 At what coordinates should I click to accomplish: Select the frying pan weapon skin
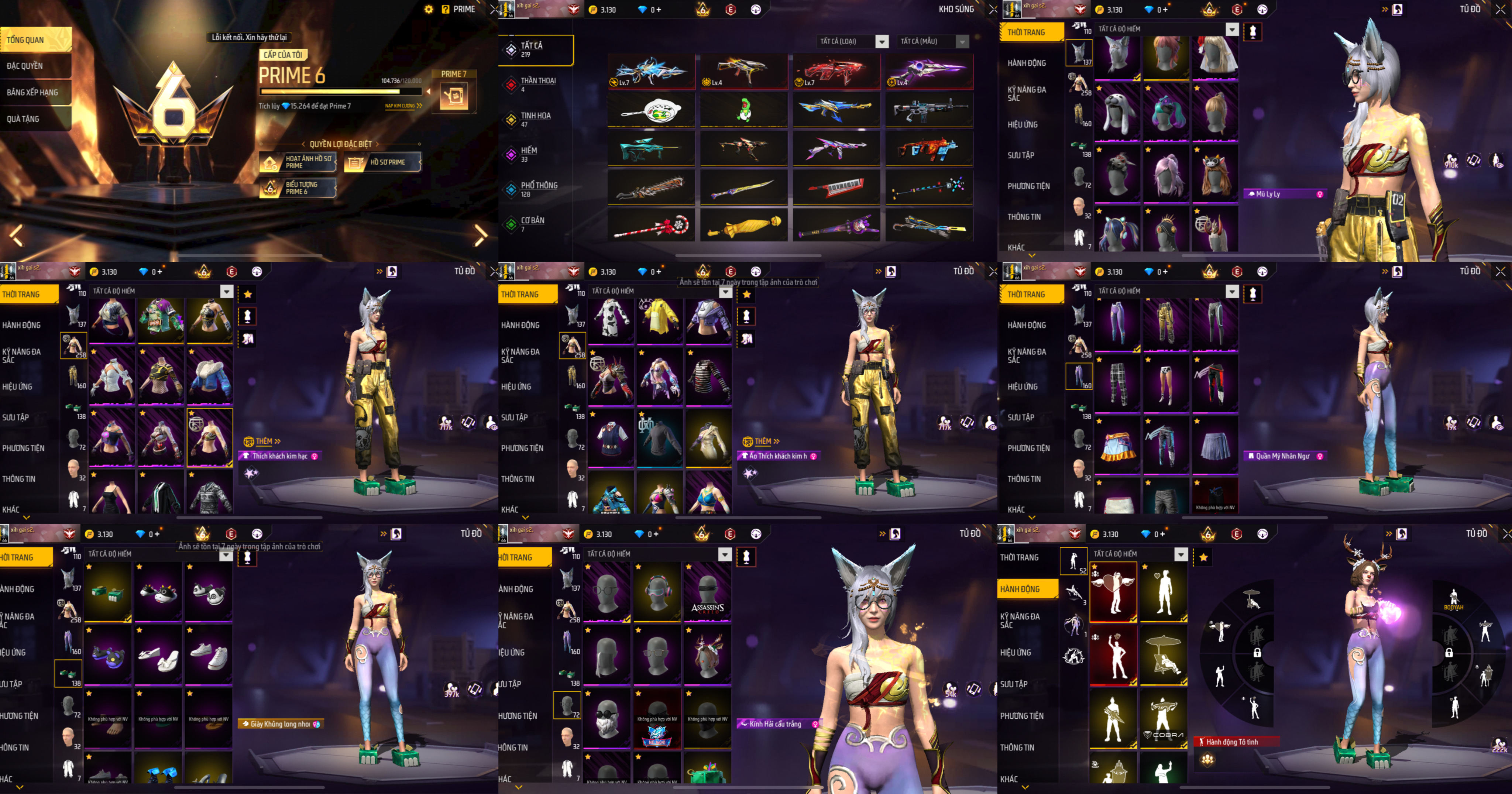click(652, 110)
